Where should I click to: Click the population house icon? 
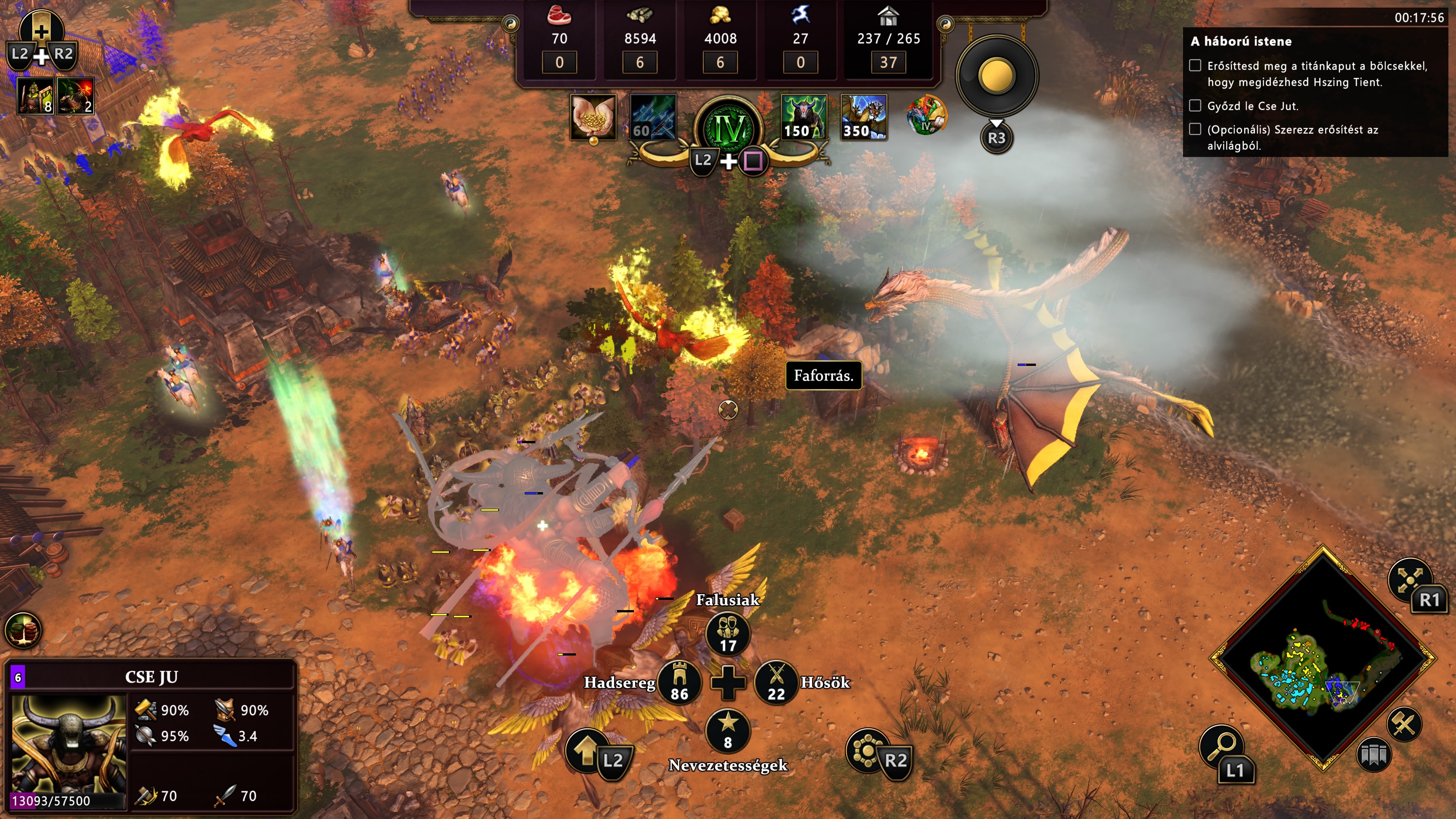pos(888,15)
